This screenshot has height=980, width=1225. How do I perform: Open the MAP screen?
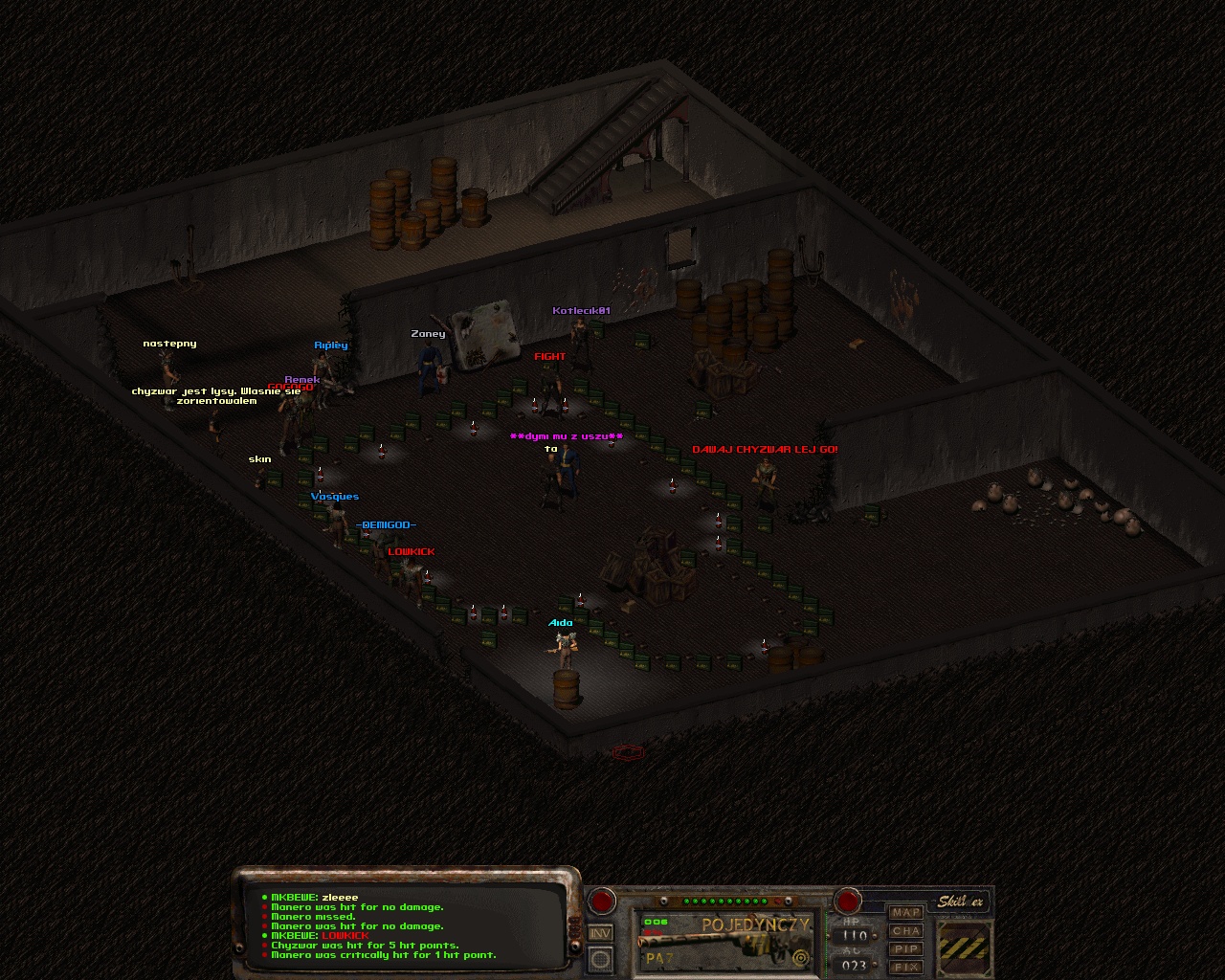(905, 913)
